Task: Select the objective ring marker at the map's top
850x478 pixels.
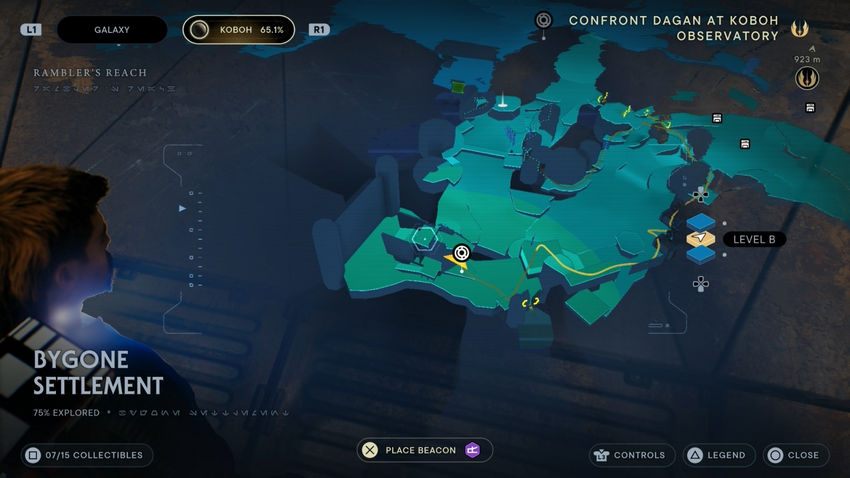Action: [543, 19]
